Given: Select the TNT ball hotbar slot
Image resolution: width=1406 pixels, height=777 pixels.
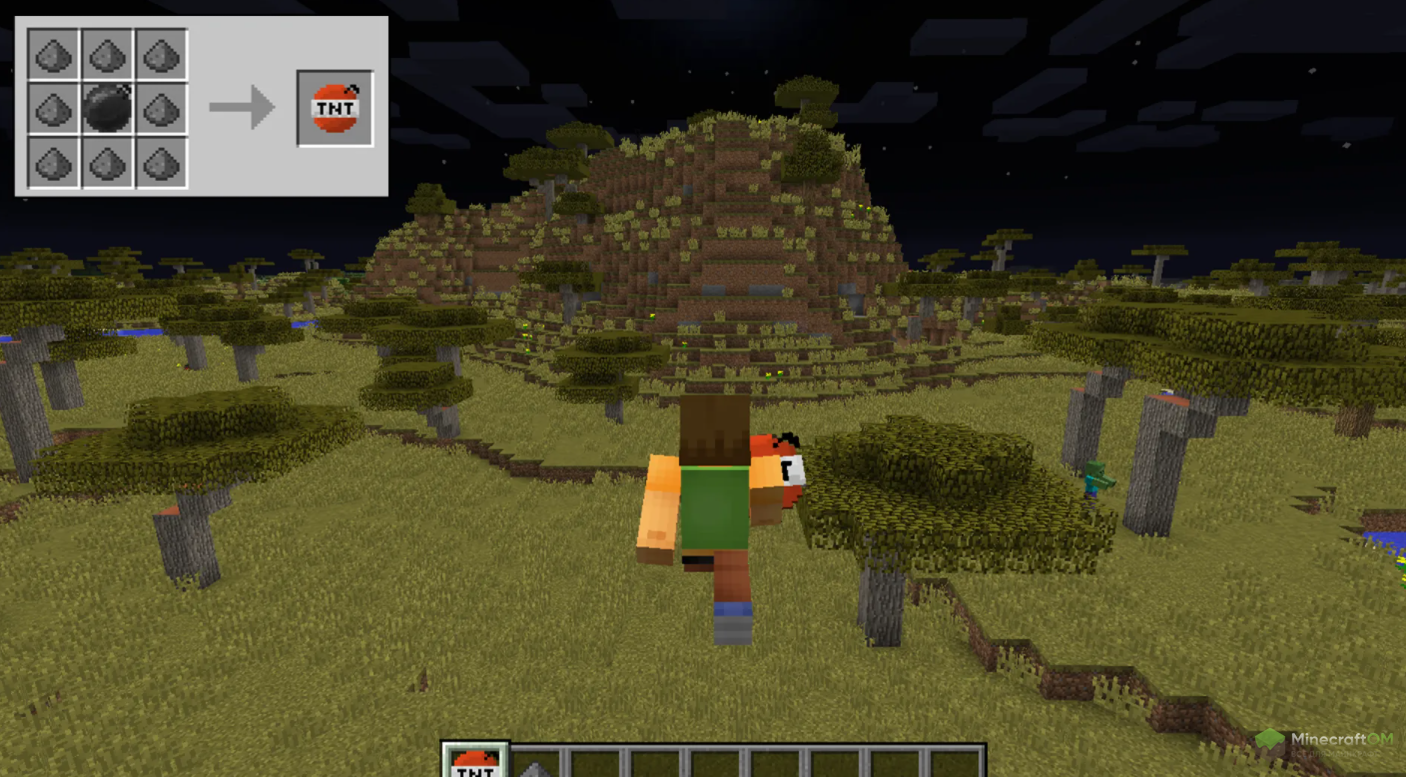Looking at the screenshot, I should (x=475, y=762).
